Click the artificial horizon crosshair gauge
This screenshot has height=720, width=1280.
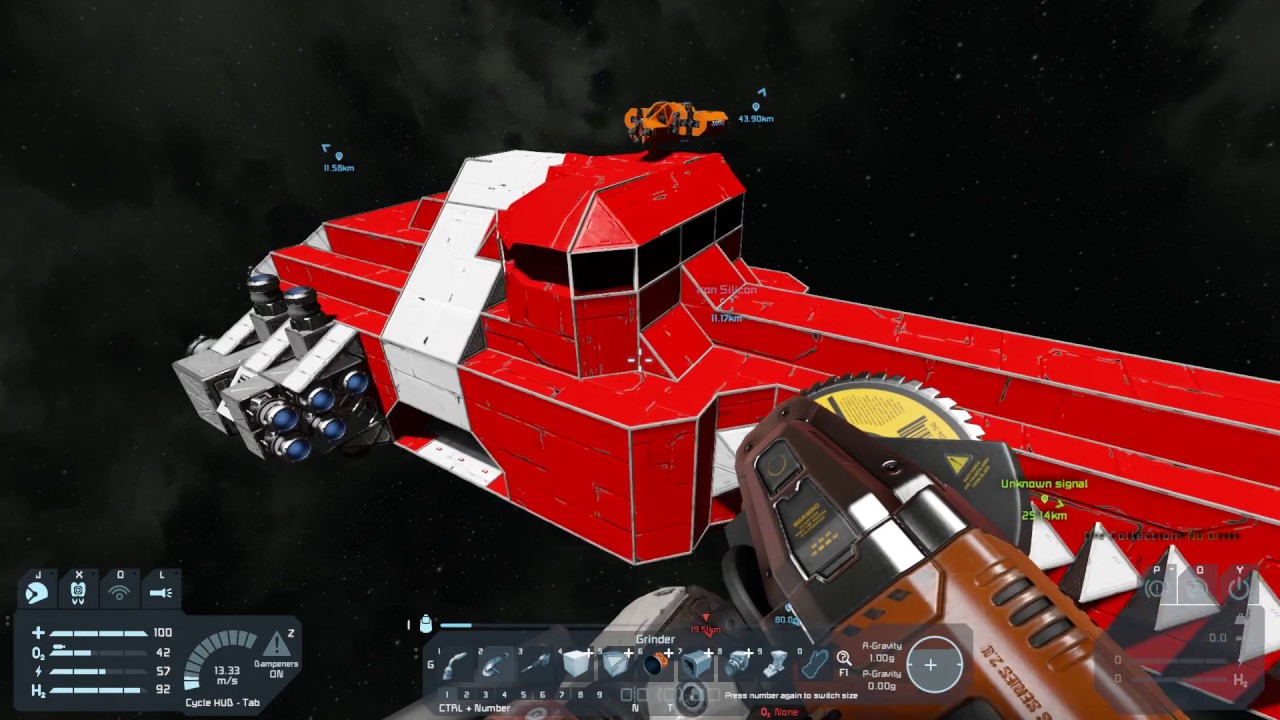(930, 665)
